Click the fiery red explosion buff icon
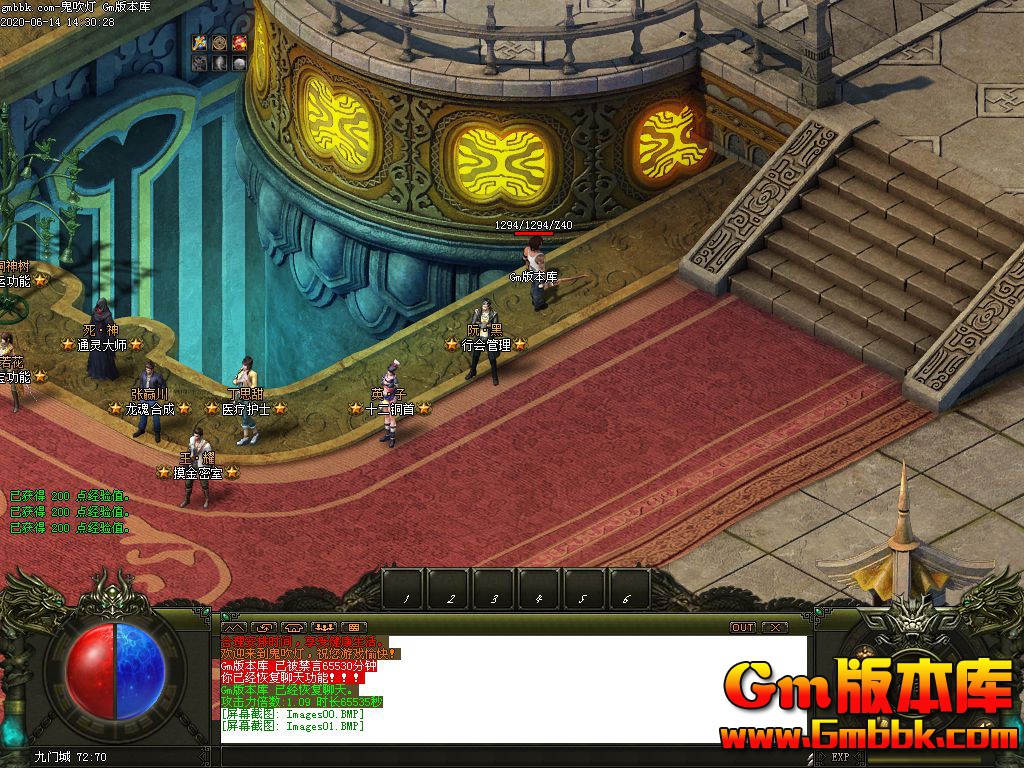 (x=240, y=43)
